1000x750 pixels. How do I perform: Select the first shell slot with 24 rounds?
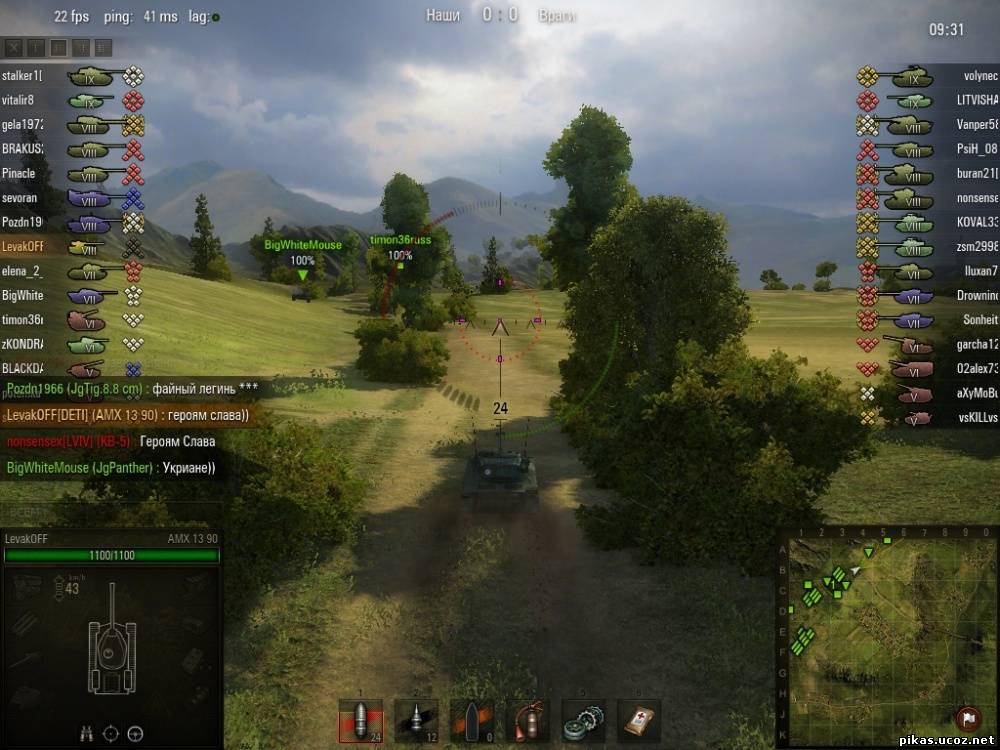(x=360, y=720)
